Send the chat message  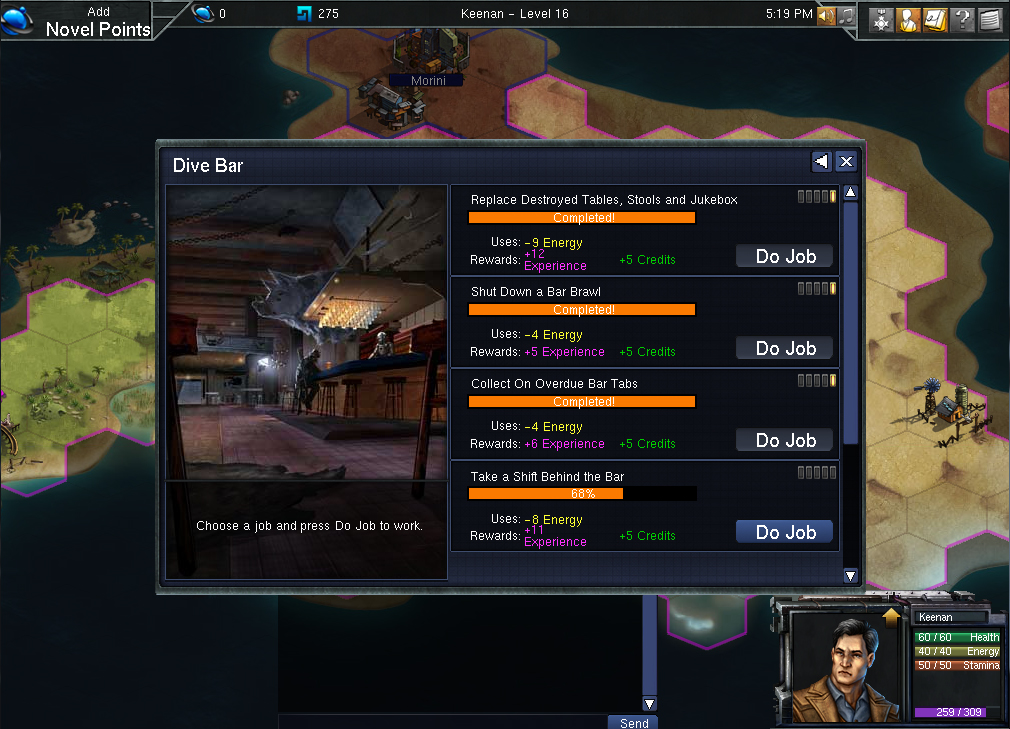pyautogui.click(x=633, y=722)
